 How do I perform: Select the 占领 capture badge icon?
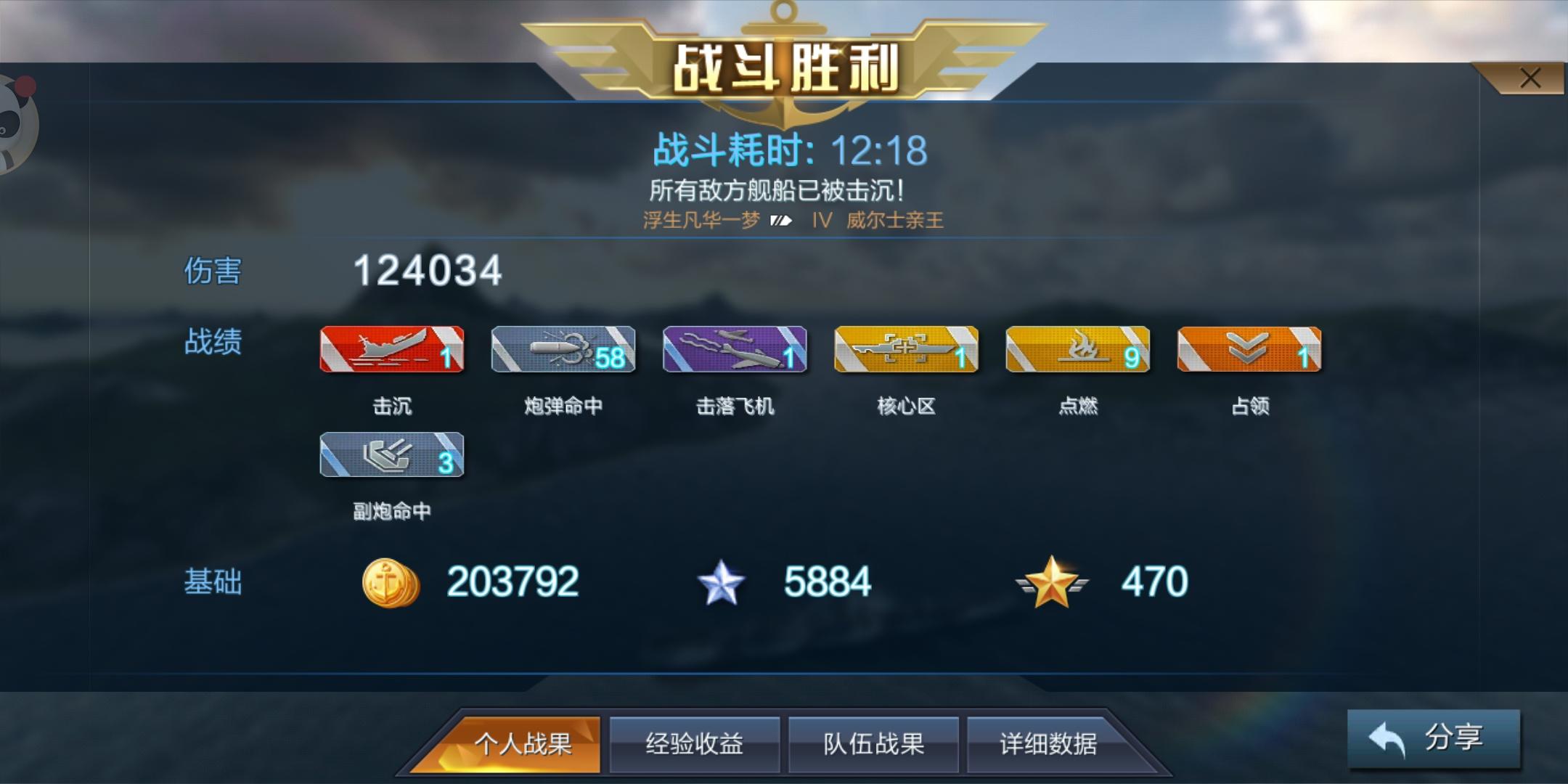point(1249,349)
